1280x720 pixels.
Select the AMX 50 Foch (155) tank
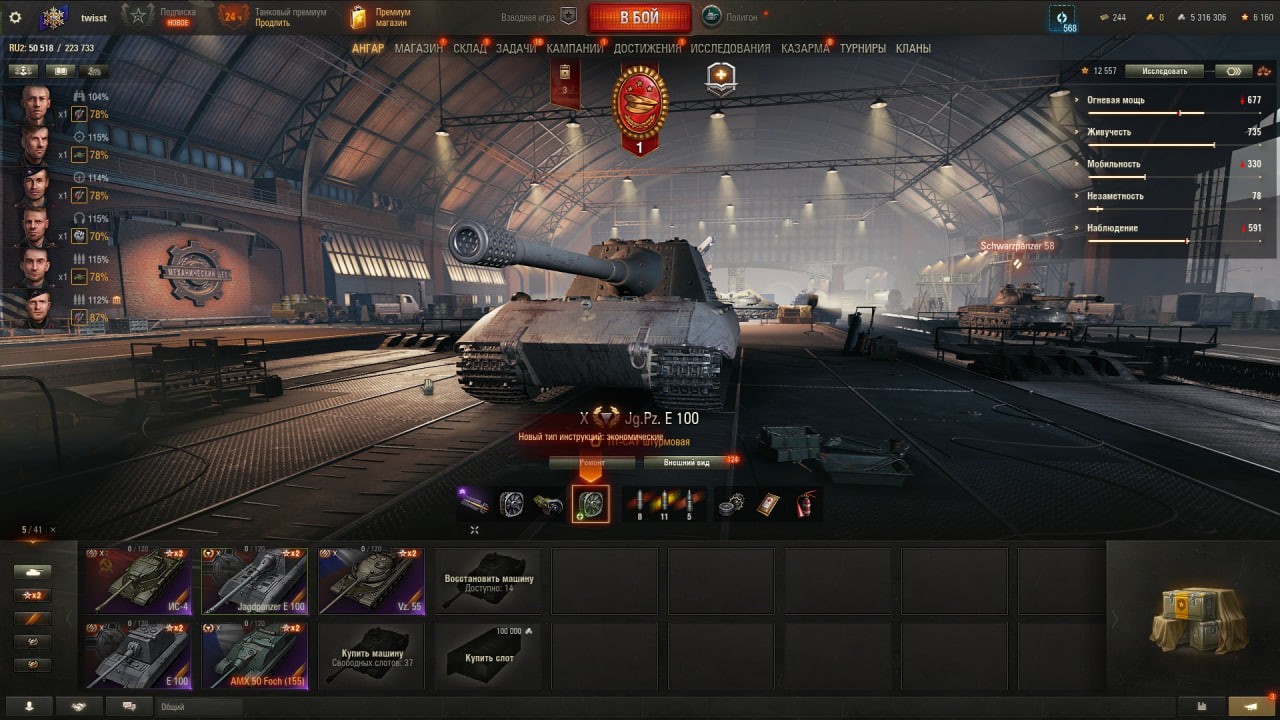254,656
